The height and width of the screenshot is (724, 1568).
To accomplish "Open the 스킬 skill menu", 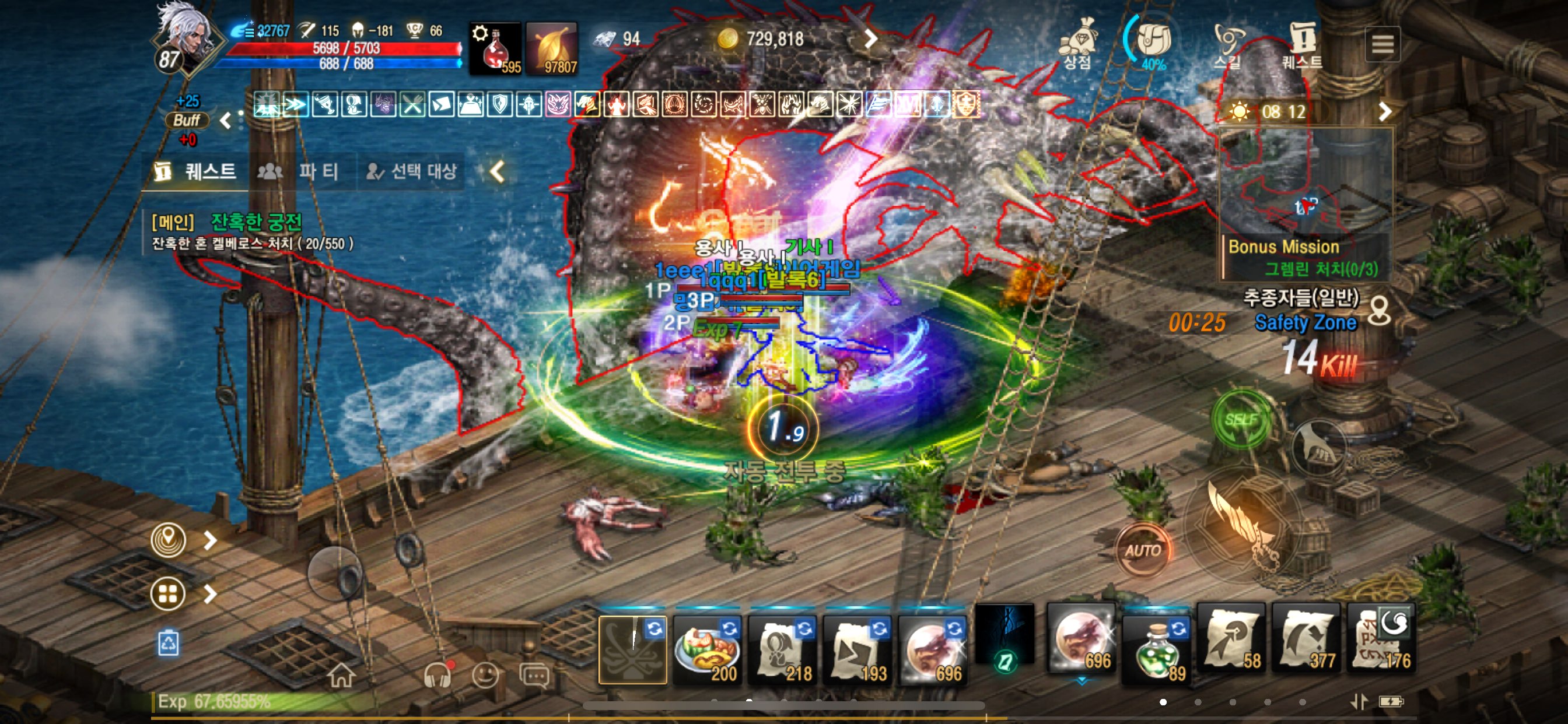I will point(1227,44).
